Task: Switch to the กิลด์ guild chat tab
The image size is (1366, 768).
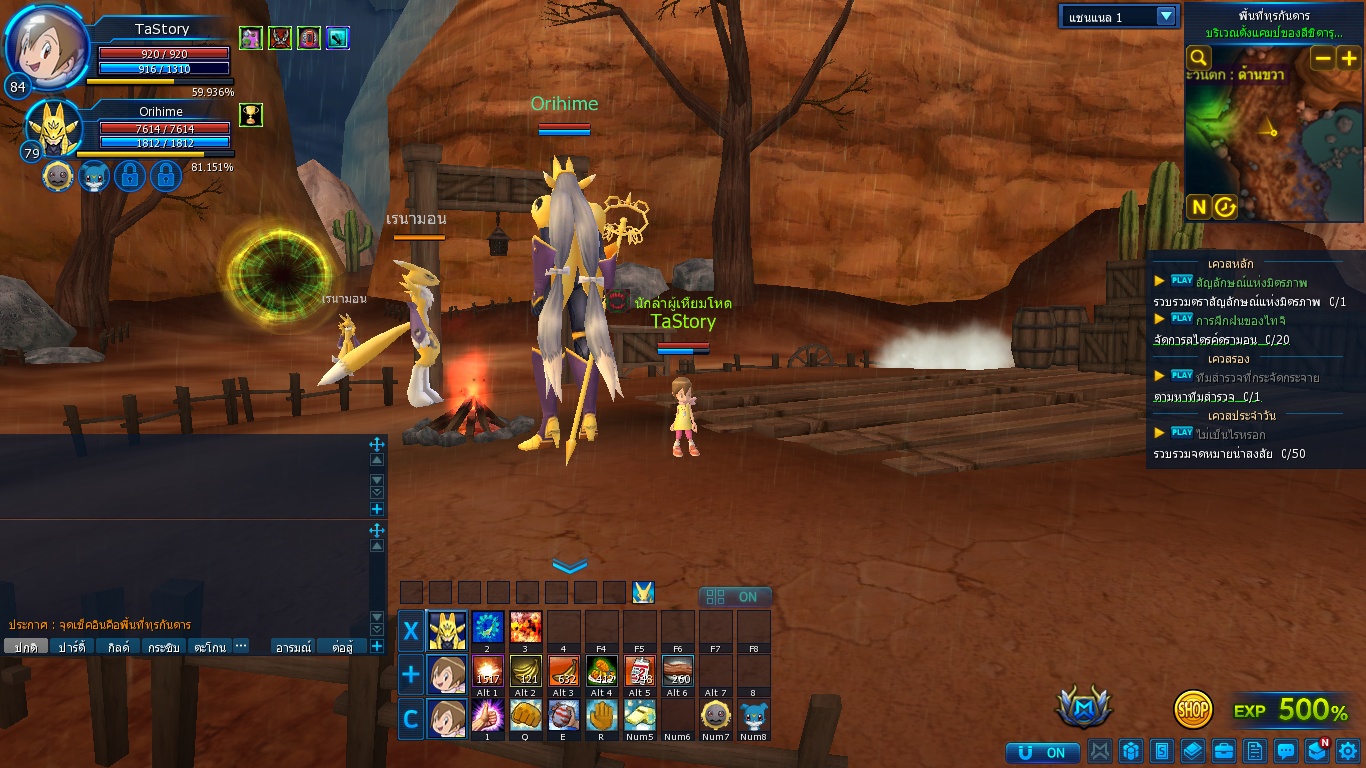Action: 118,647
